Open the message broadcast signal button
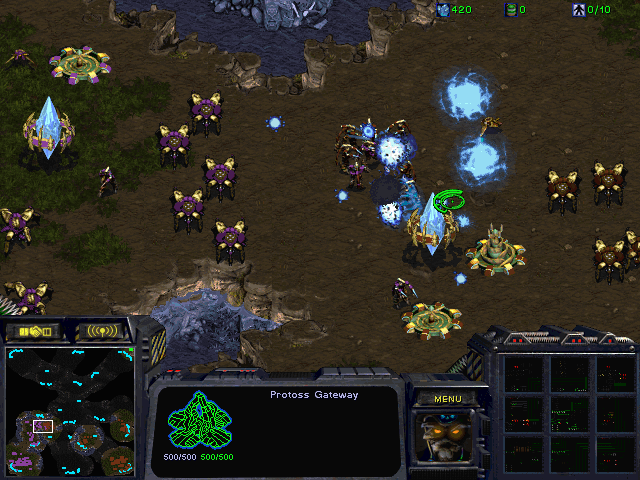Screen dimensions: 640x480 (103, 331)
